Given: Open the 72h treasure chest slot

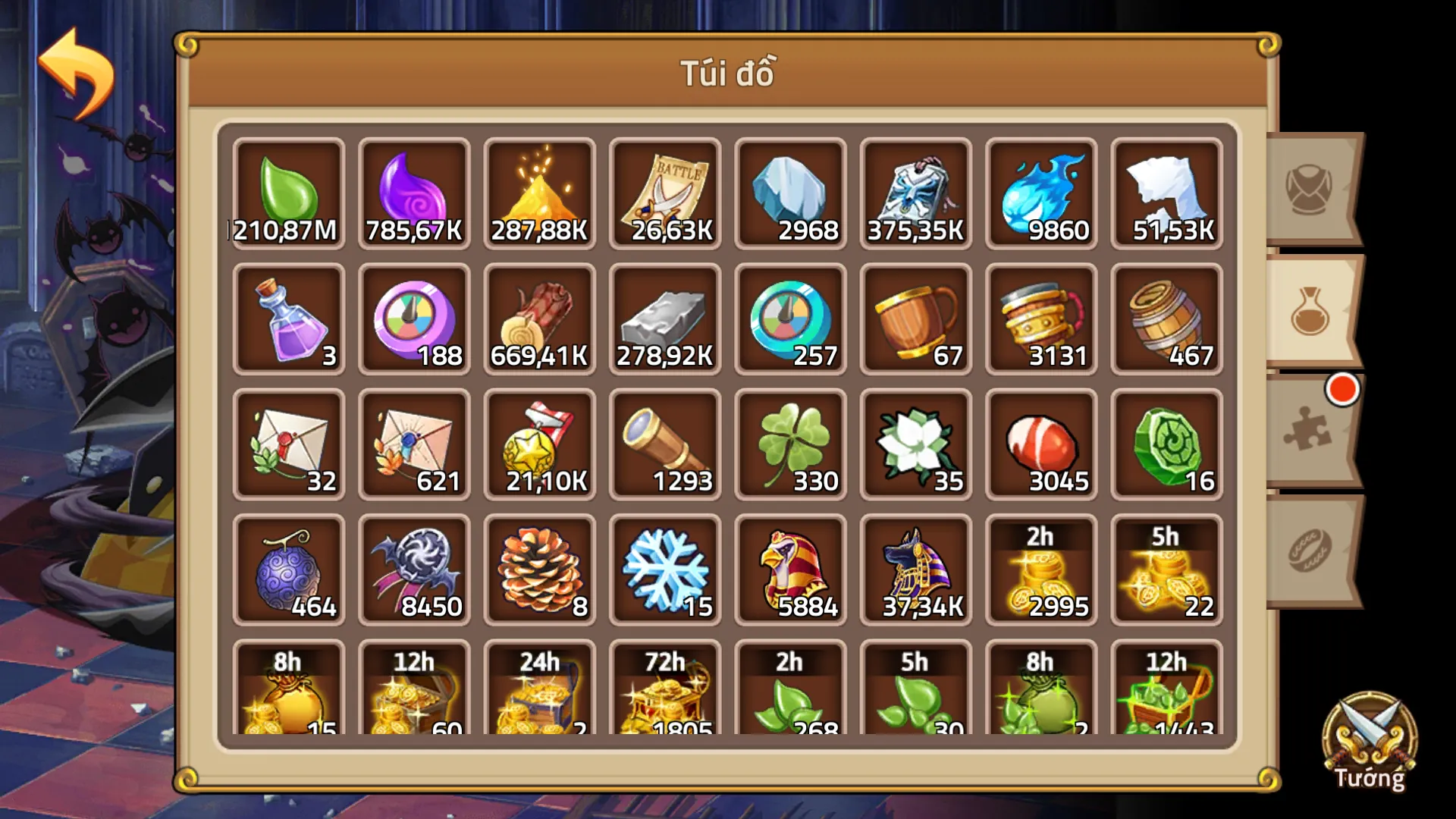Looking at the screenshot, I should coord(665,694).
